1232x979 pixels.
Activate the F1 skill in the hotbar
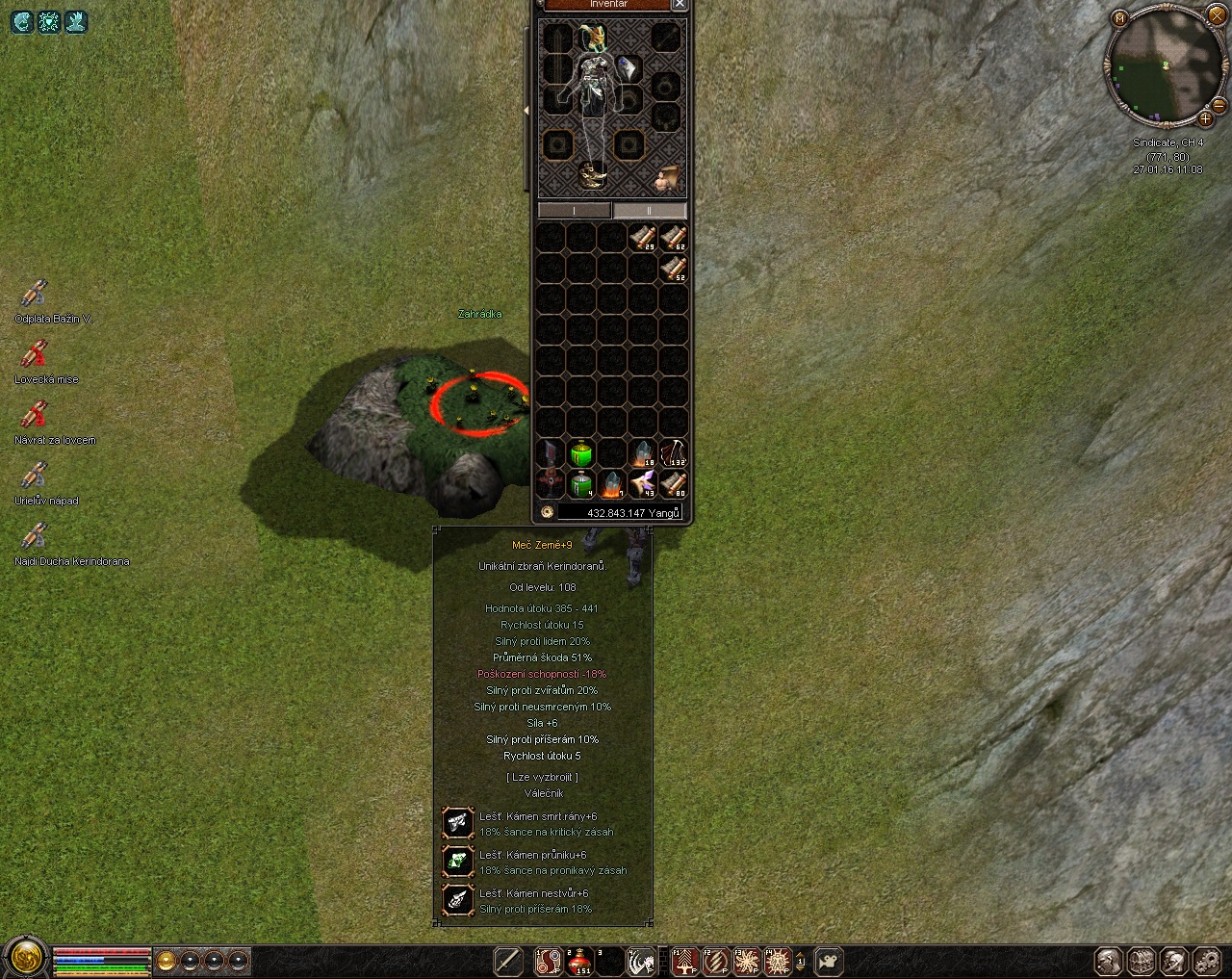tap(684, 961)
